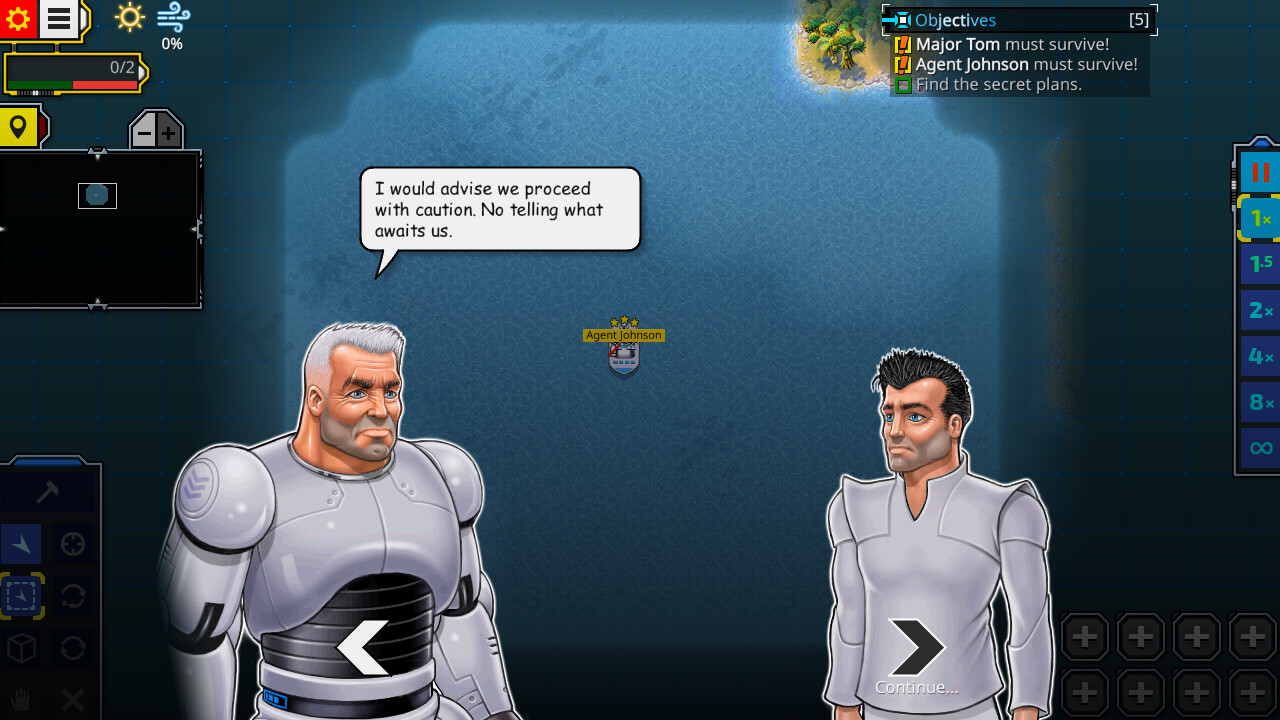Expand the Major Tom objective entry

point(902,44)
